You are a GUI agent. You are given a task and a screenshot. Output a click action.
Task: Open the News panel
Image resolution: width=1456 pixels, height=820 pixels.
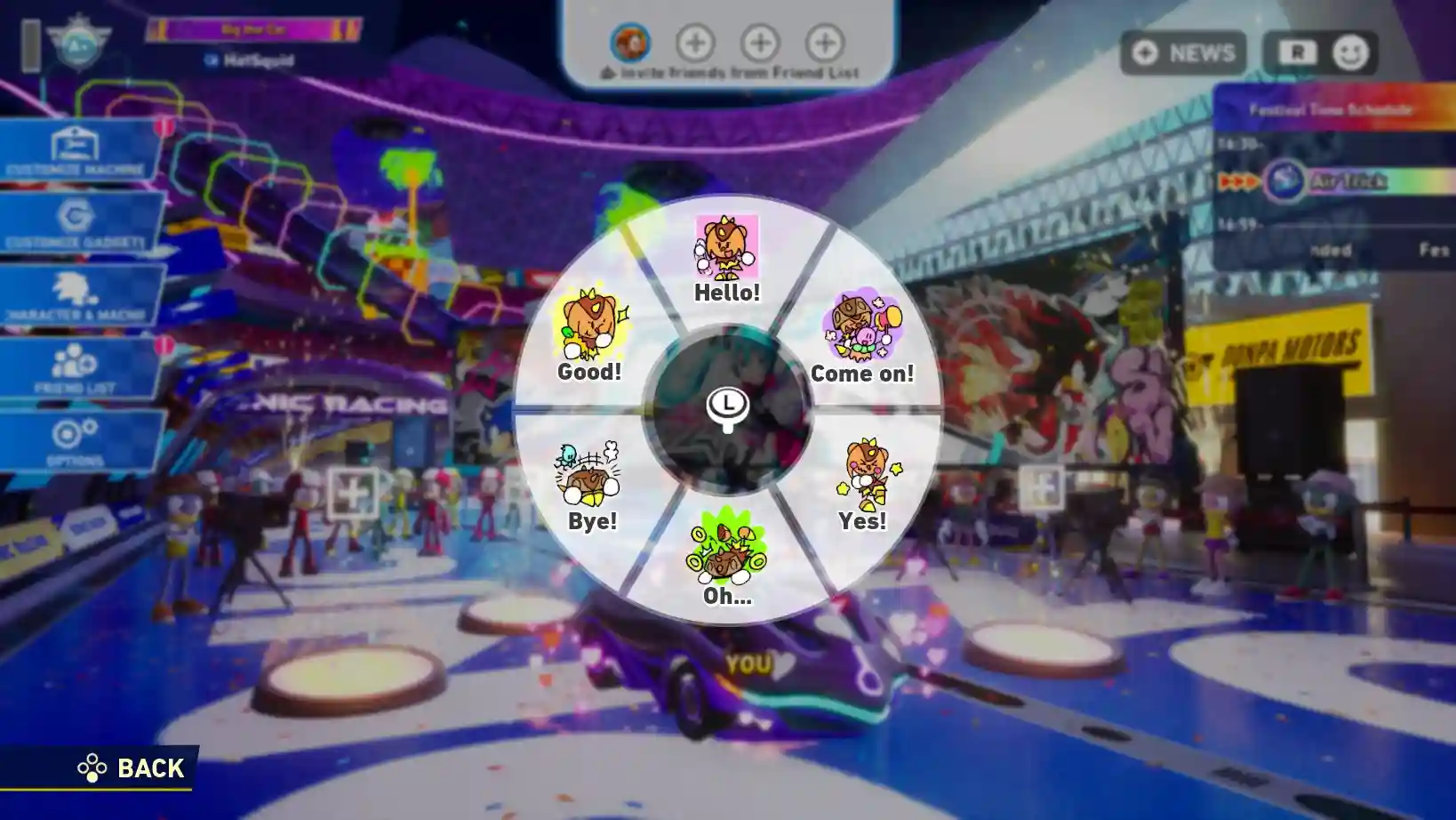1184,53
